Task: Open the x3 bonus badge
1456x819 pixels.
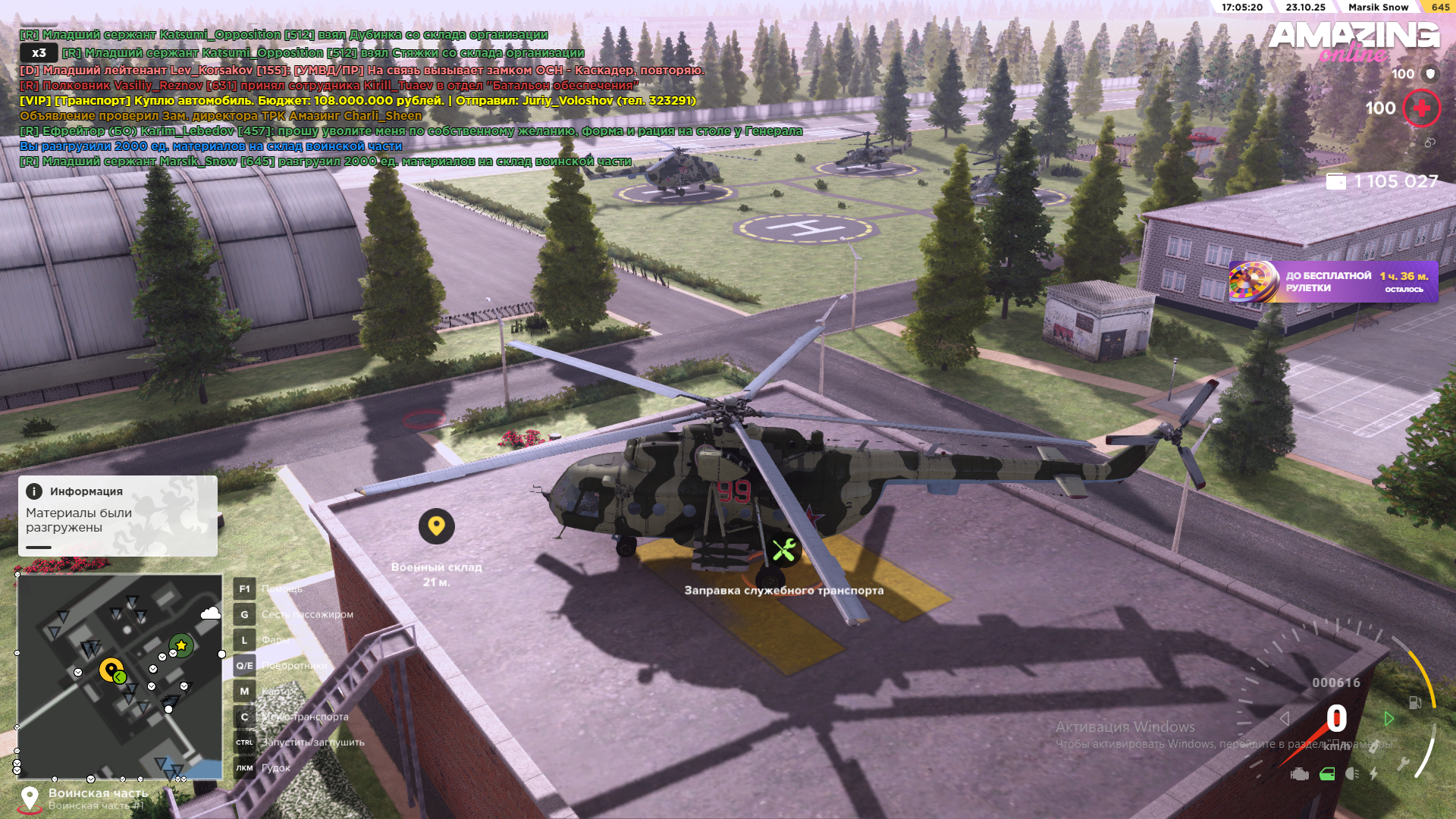Action: 39,53
